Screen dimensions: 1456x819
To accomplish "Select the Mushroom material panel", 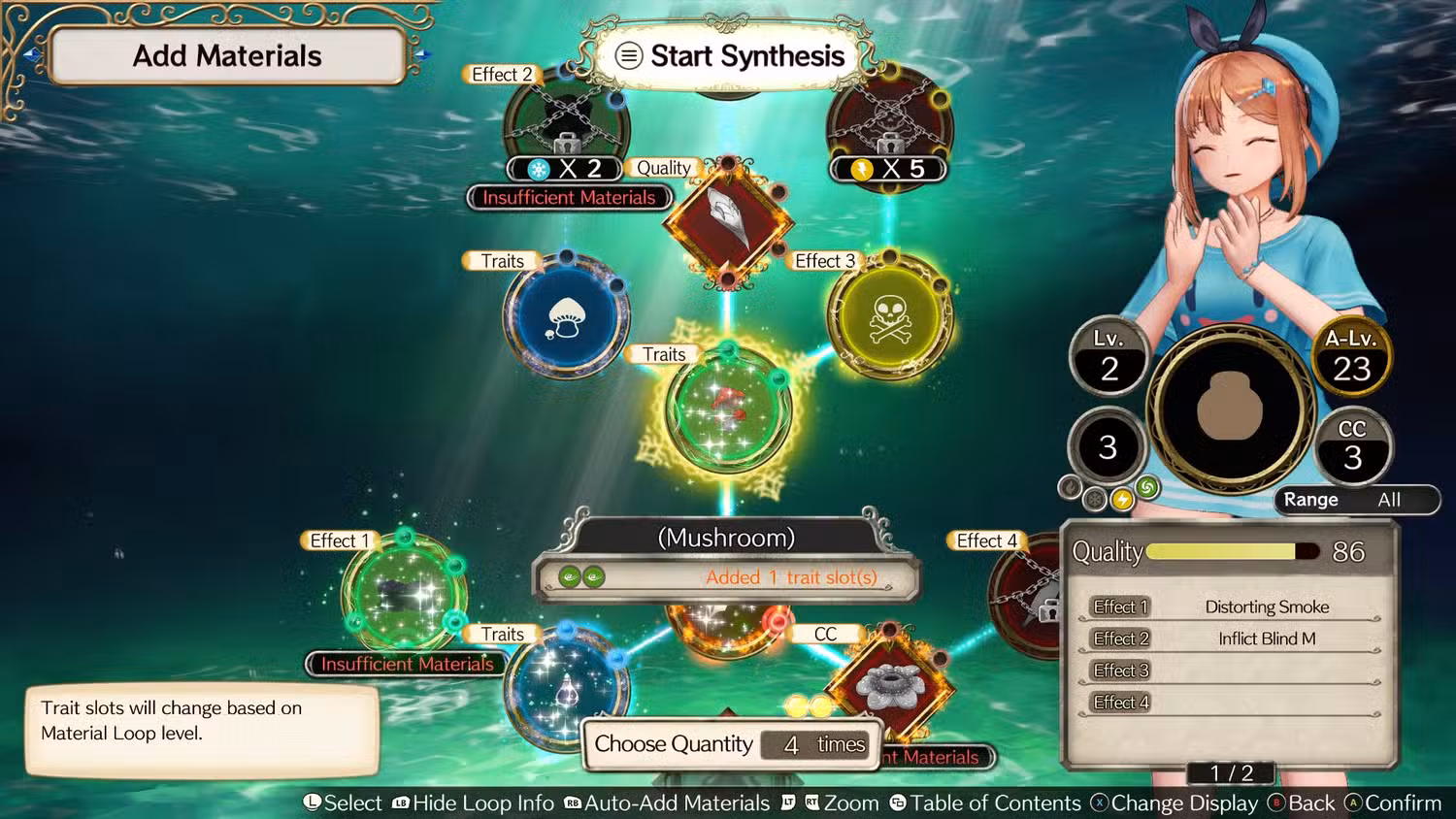I will coord(726,559).
